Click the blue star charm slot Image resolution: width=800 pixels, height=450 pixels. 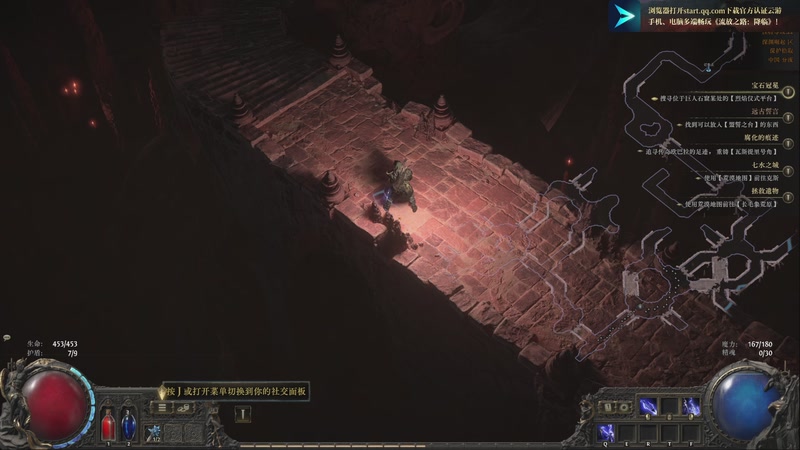click(155, 431)
